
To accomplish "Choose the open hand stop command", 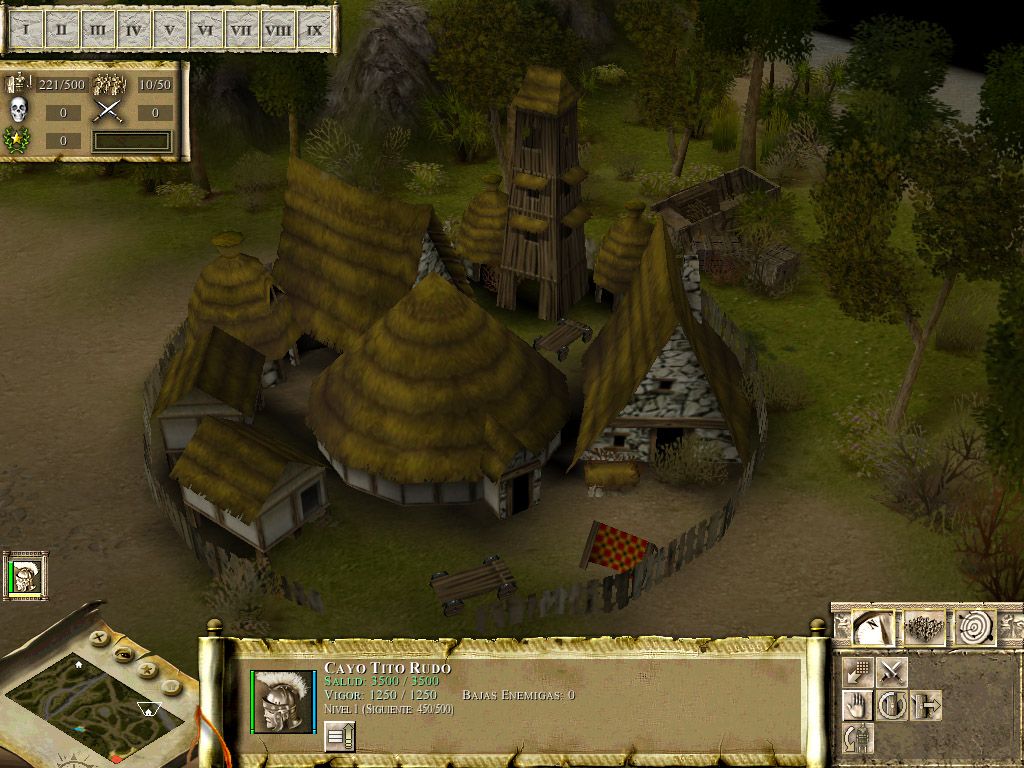I will click(857, 706).
